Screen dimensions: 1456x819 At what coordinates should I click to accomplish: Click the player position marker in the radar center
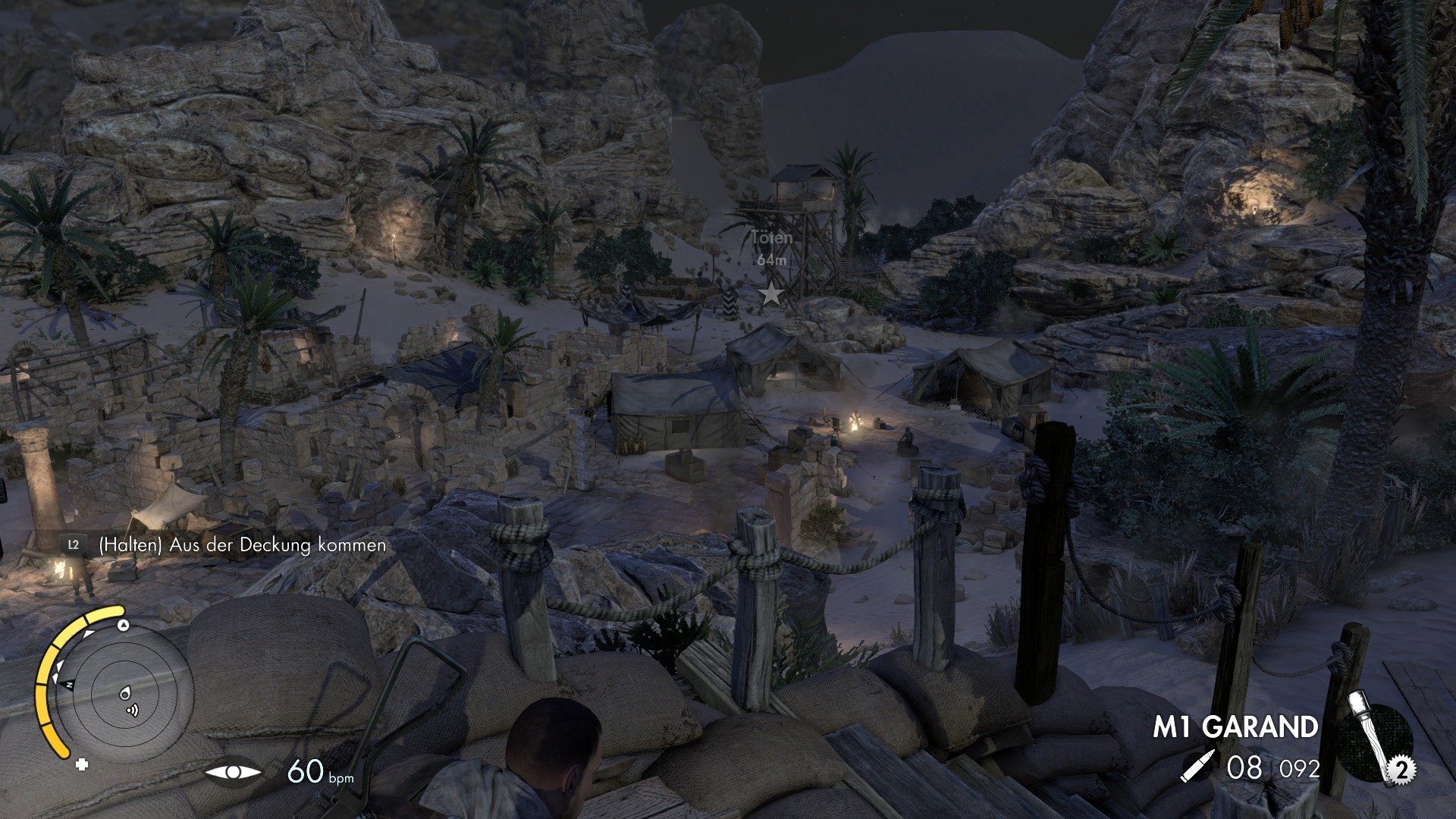pyautogui.click(x=125, y=694)
